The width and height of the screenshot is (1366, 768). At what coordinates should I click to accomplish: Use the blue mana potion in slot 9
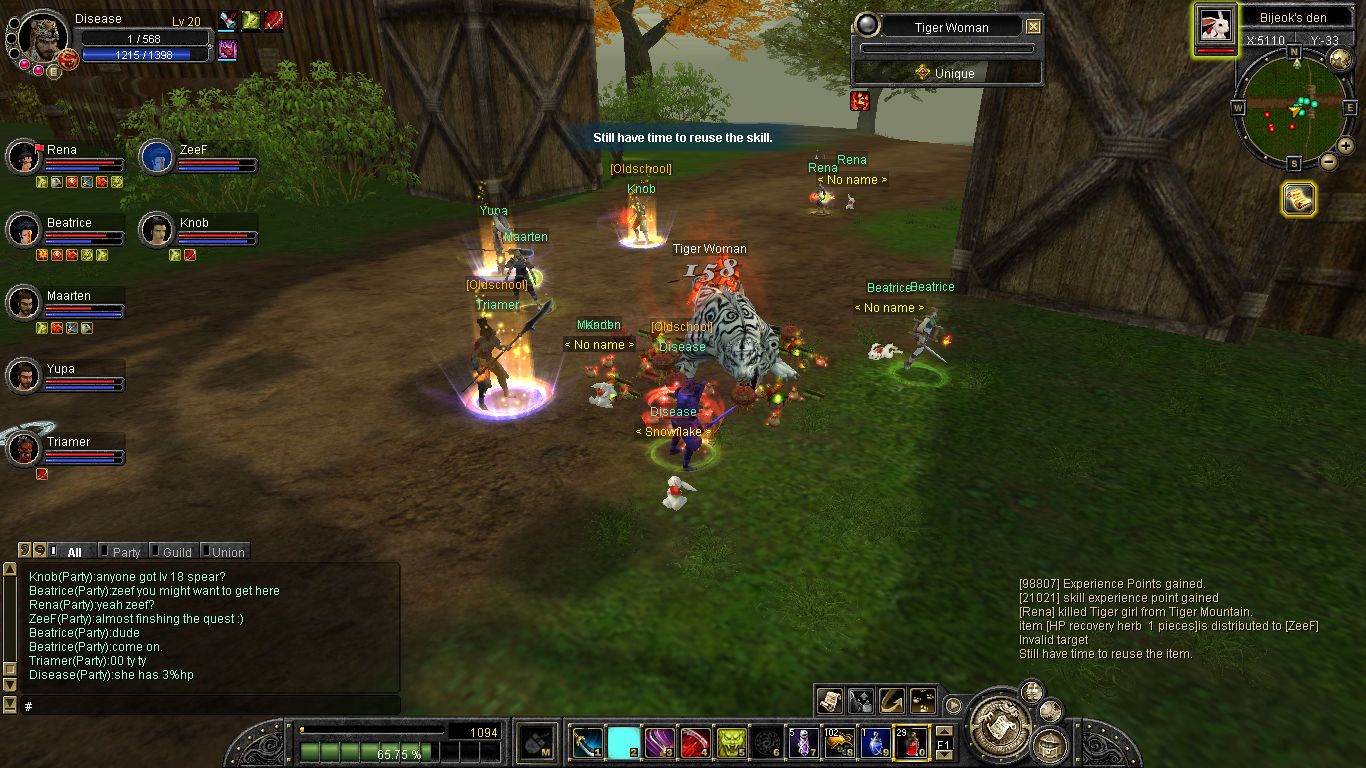click(x=876, y=743)
